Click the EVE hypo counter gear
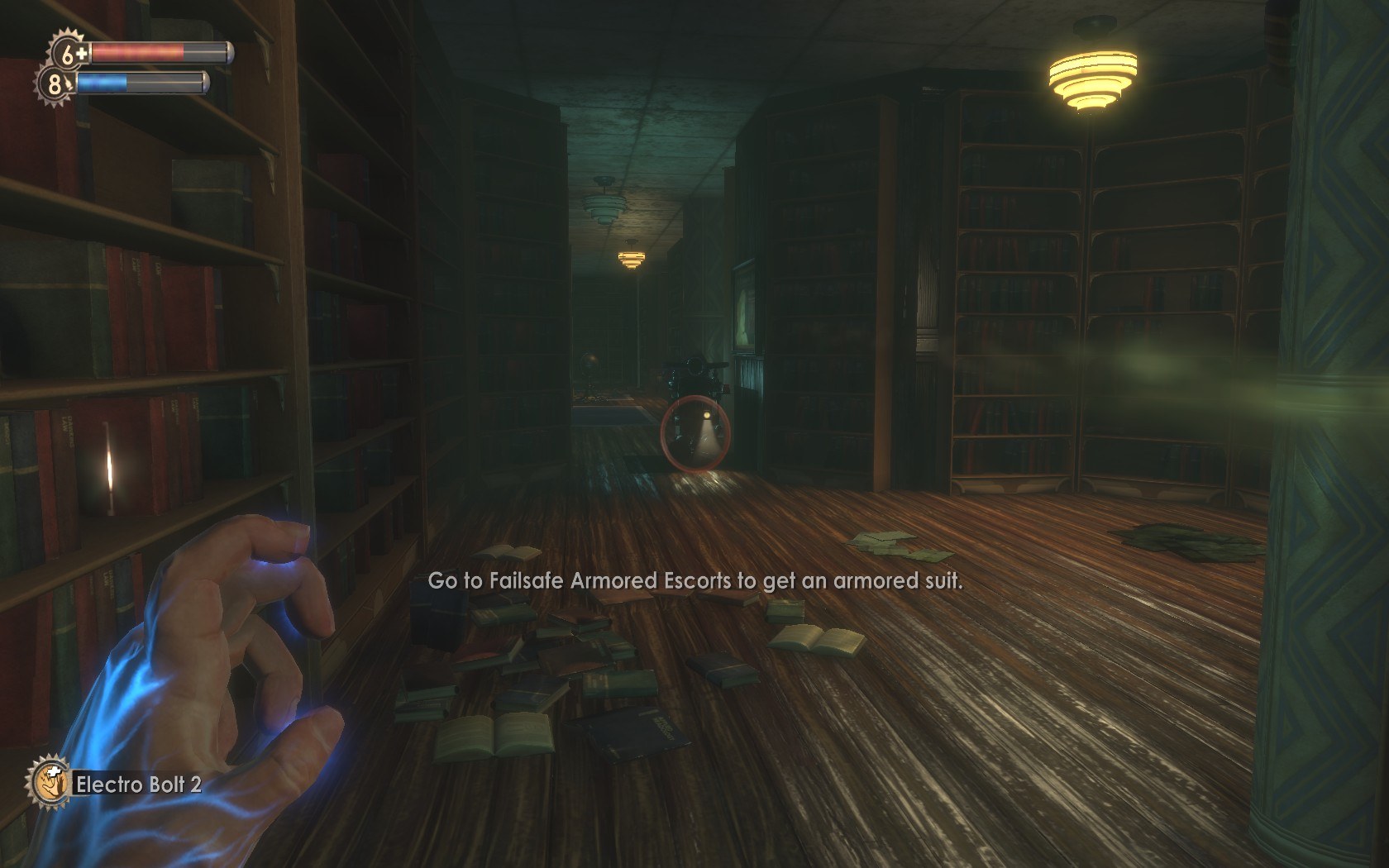1389x868 pixels. click(x=55, y=83)
